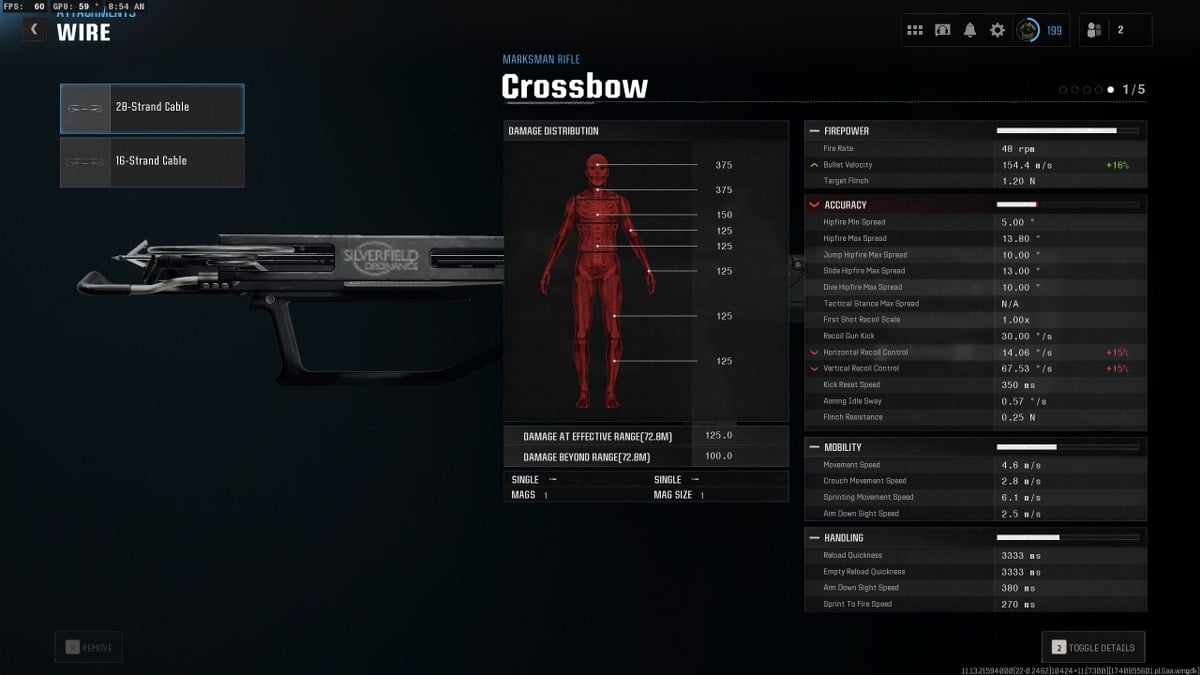Screen dimensions: 1200x675
Task: Open settings with the gear icon
Action: (997, 30)
